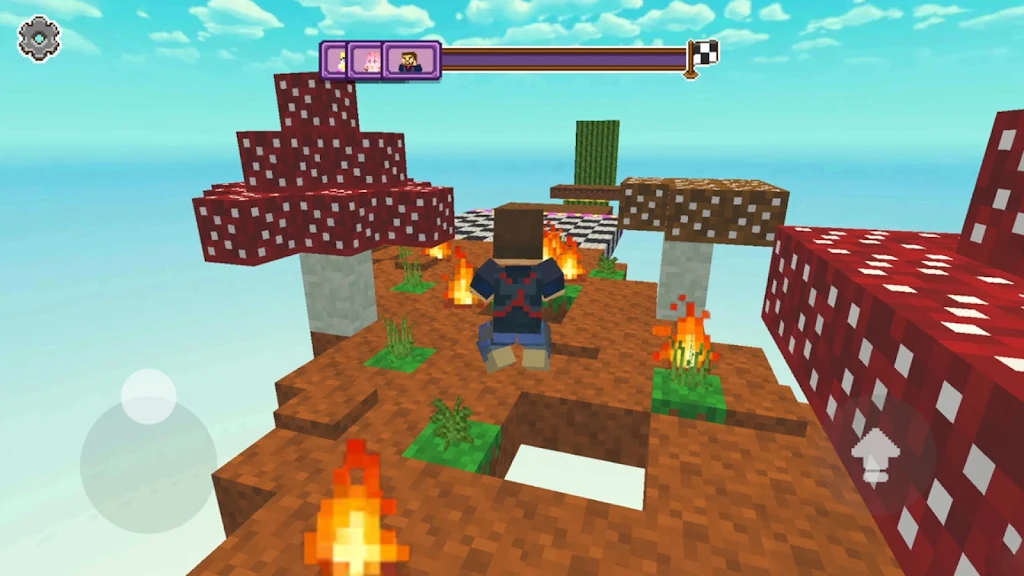Open settings with the gear icon
The height and width of the screenshot is (576, 1024).
[x=39, y=39]
